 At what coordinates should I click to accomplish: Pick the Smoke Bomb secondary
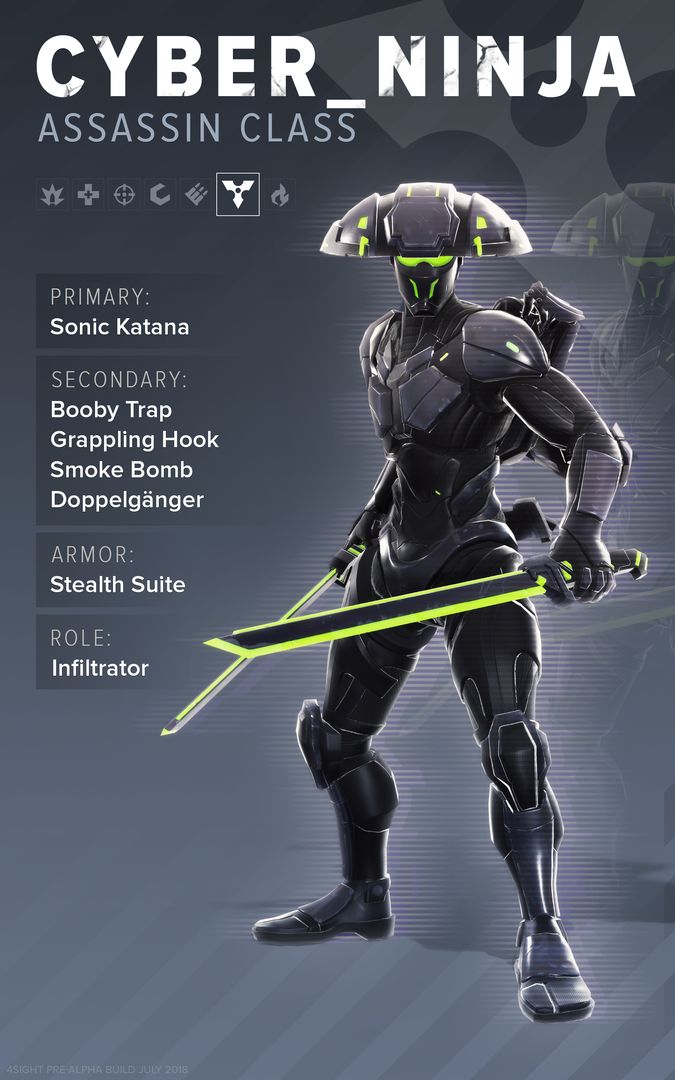tap(121, 470)
